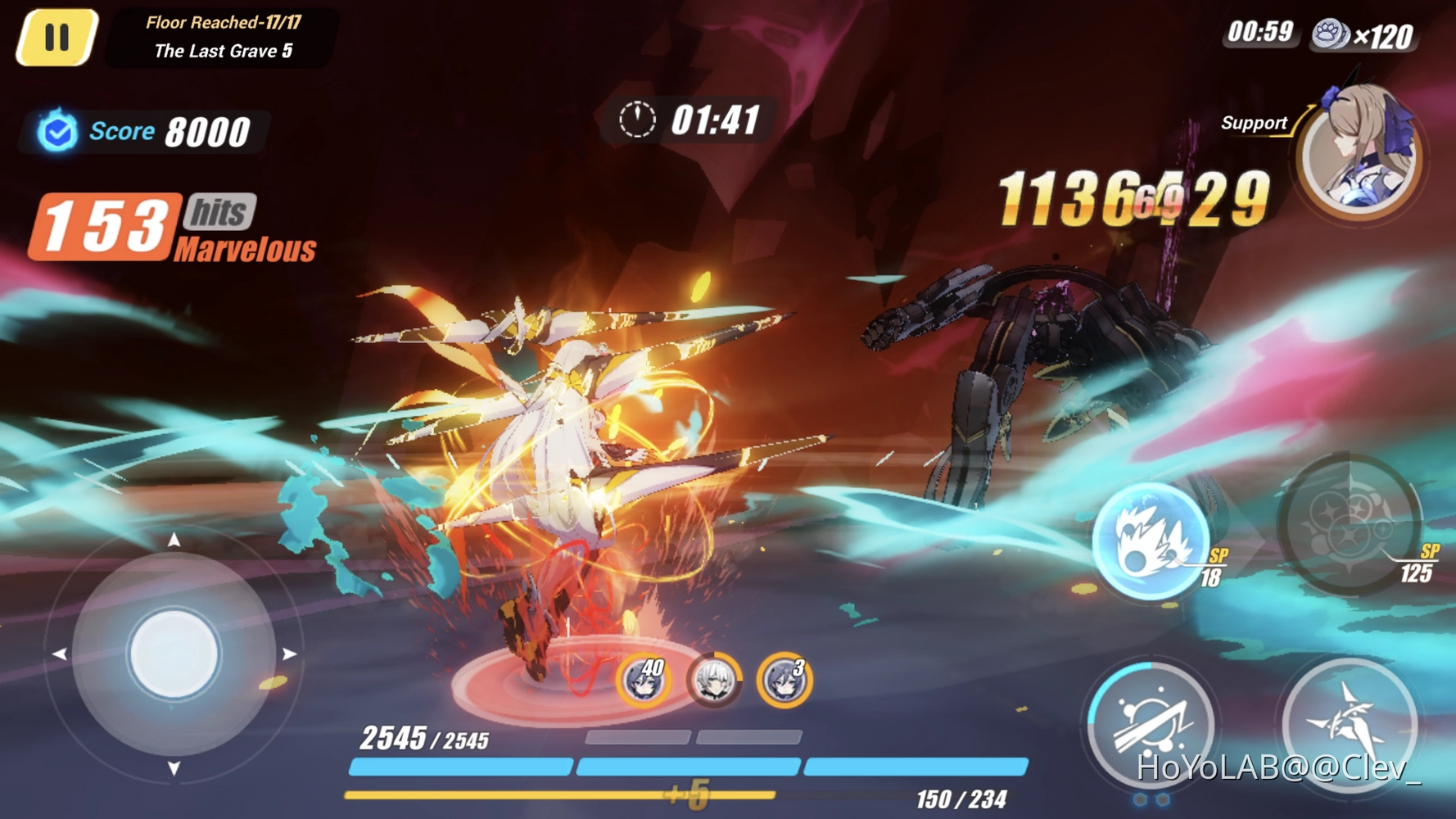Tap The Last Grave 5 banner
1456x819 pixels.
tap(221, 51)
